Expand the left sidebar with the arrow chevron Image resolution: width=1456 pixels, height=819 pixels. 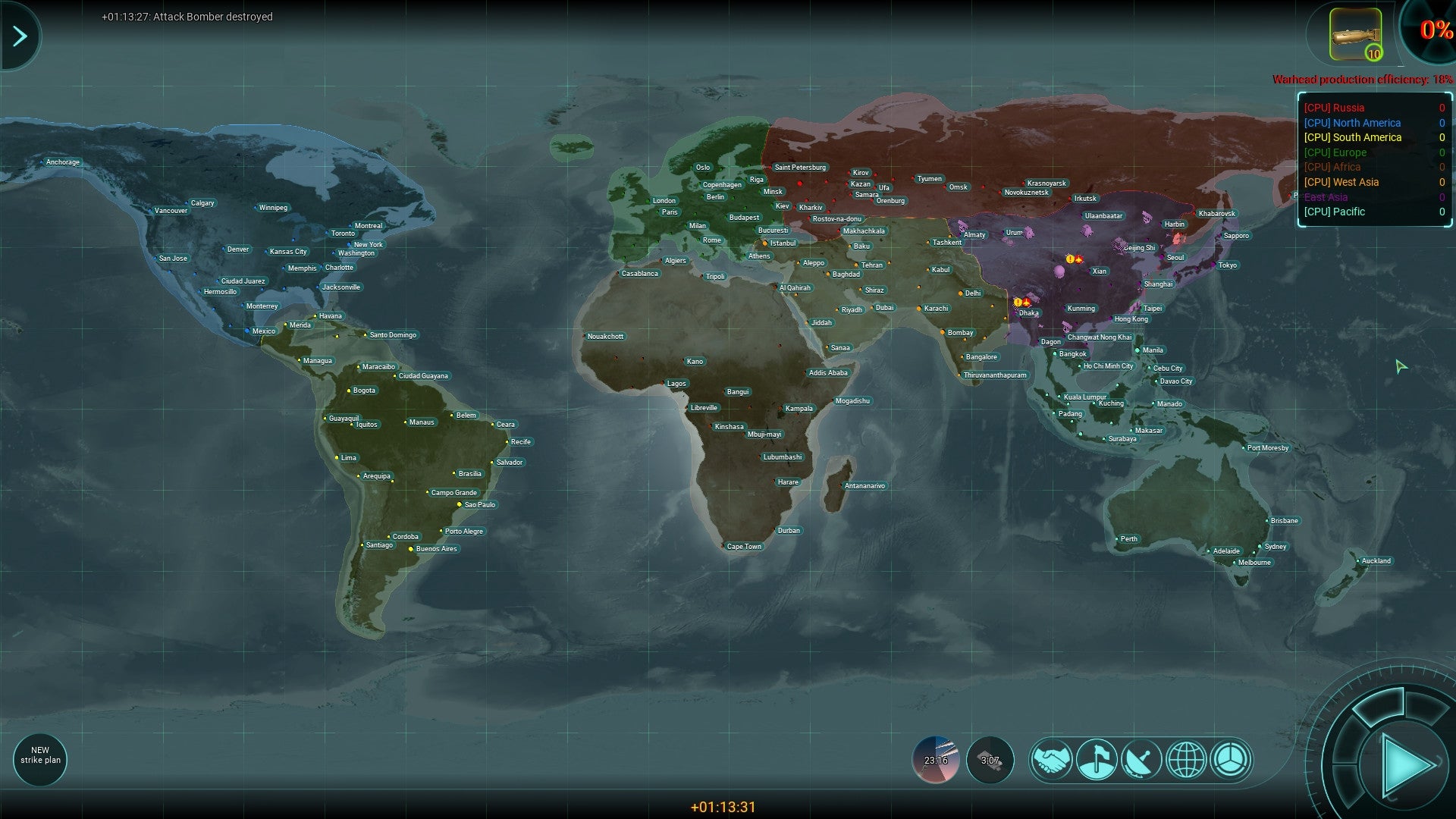[20, 34]
